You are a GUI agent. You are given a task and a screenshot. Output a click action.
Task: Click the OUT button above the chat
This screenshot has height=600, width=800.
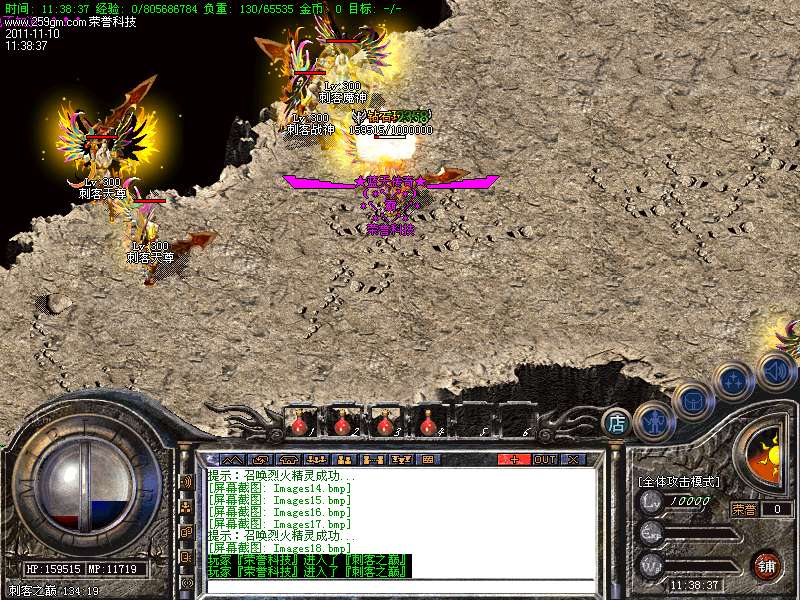click(x=545, y=459)
